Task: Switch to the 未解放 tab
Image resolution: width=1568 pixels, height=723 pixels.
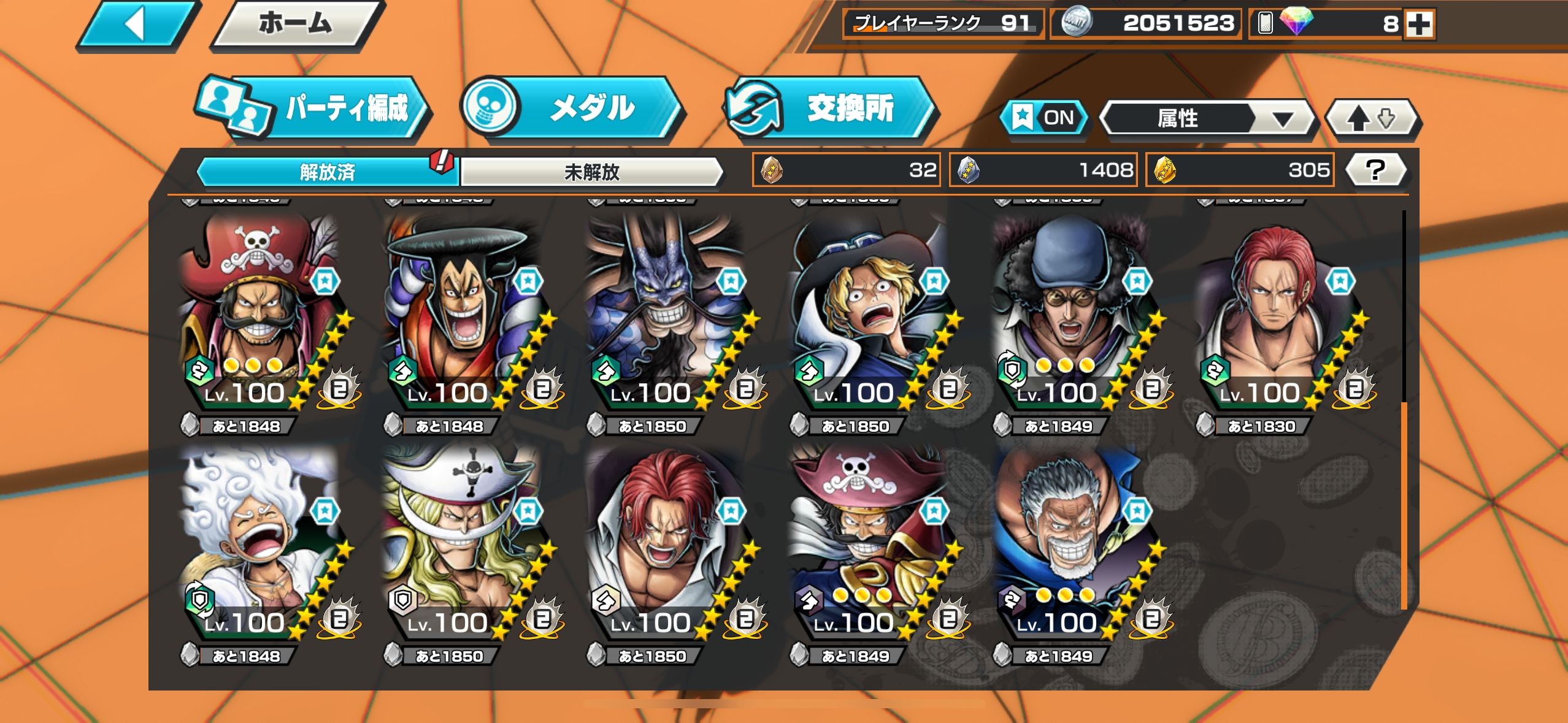Action: pyautogui.click(x=591, y=172)
